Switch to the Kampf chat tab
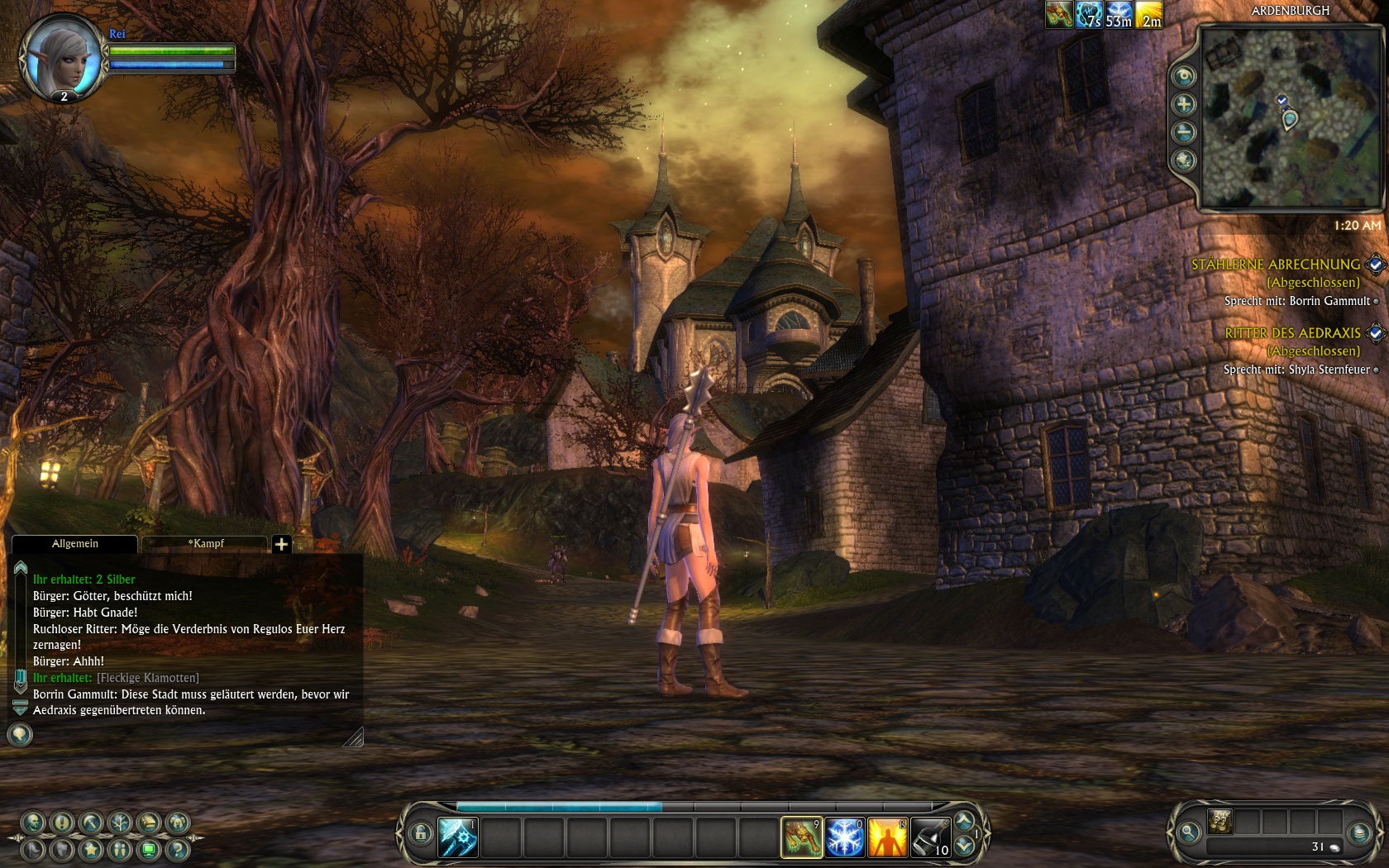 pos(205,543)
